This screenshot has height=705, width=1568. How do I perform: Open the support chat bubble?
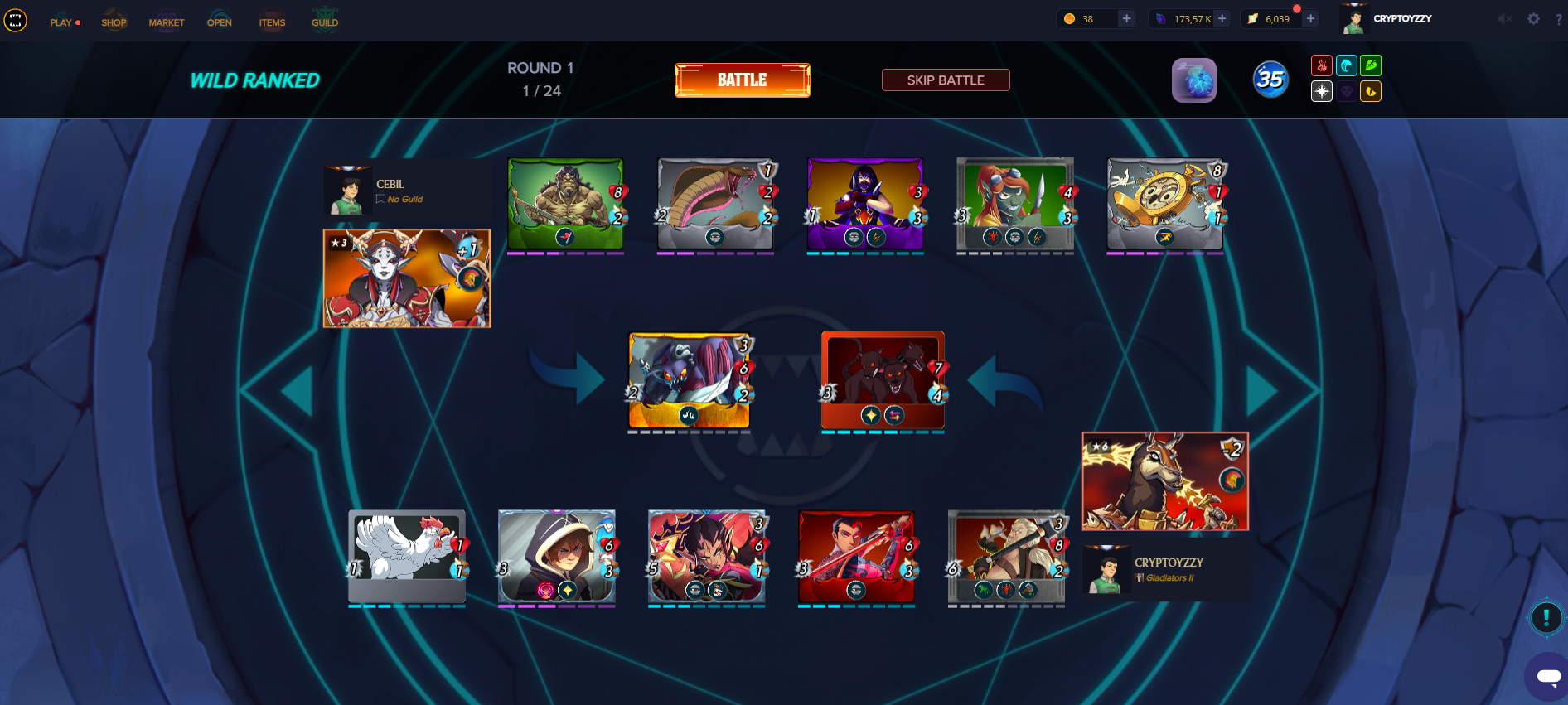(x=1547, y=677)
